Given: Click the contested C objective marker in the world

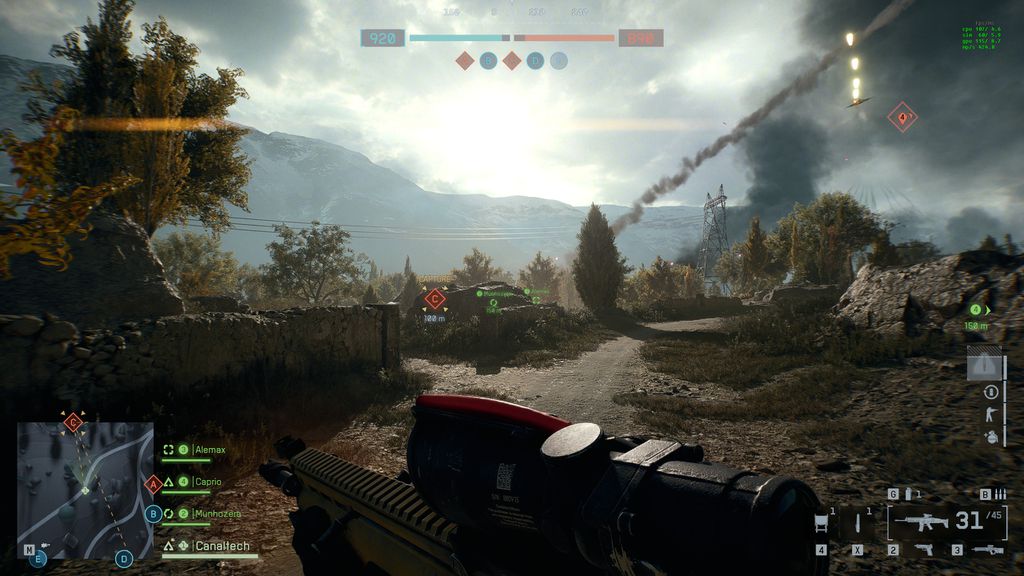Looking at the screenshot, I should pyautogui.click(x=434, y=298).
